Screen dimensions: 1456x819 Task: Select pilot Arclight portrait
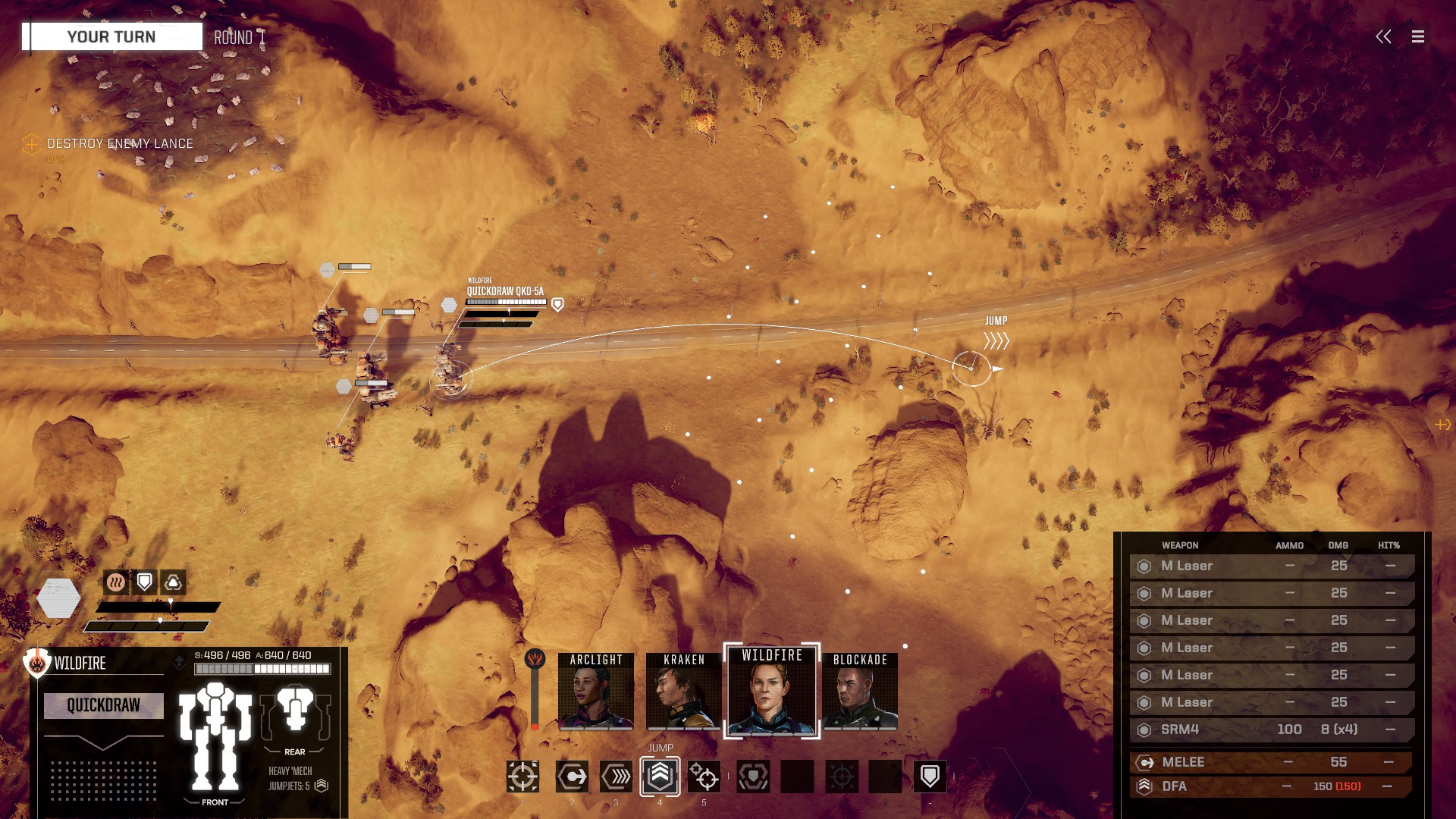point(596,691)
